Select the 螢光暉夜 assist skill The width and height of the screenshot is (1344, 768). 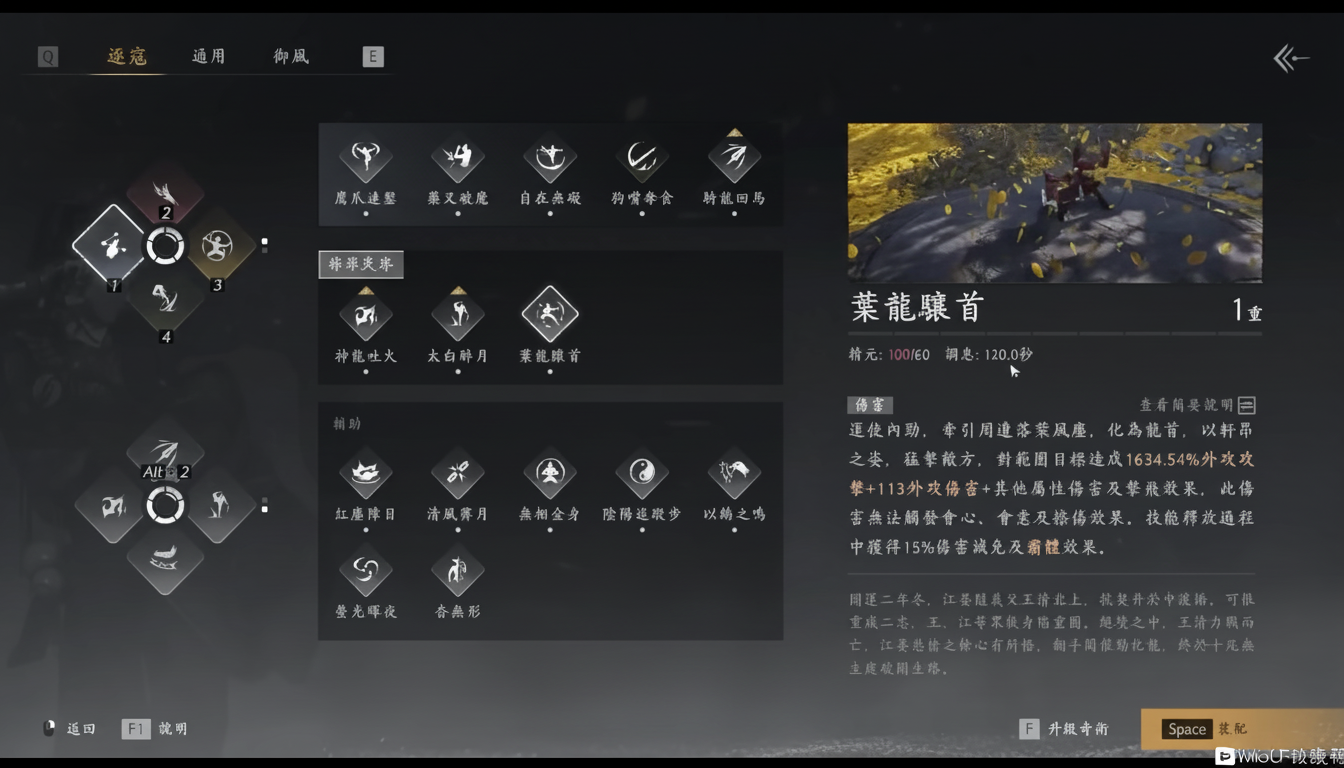[365, 570]
